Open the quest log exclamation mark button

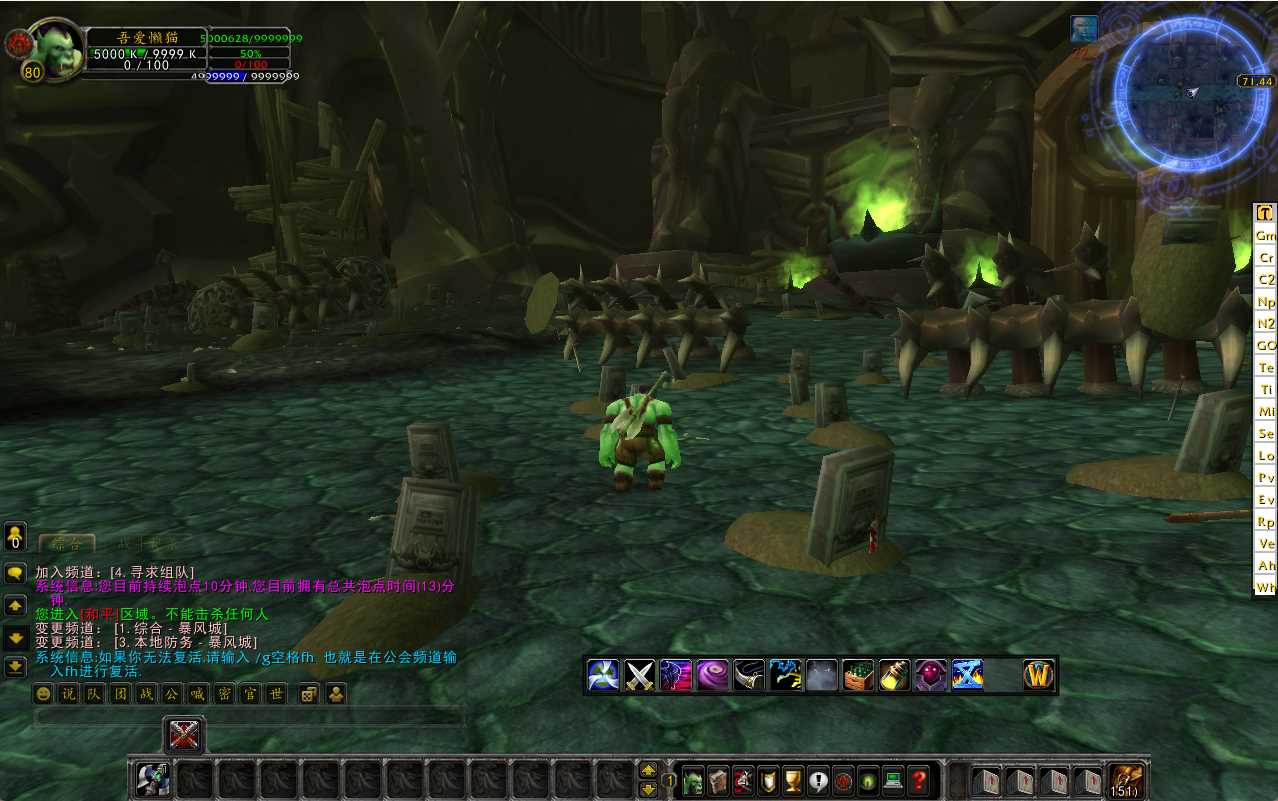[x=818, y=781]
